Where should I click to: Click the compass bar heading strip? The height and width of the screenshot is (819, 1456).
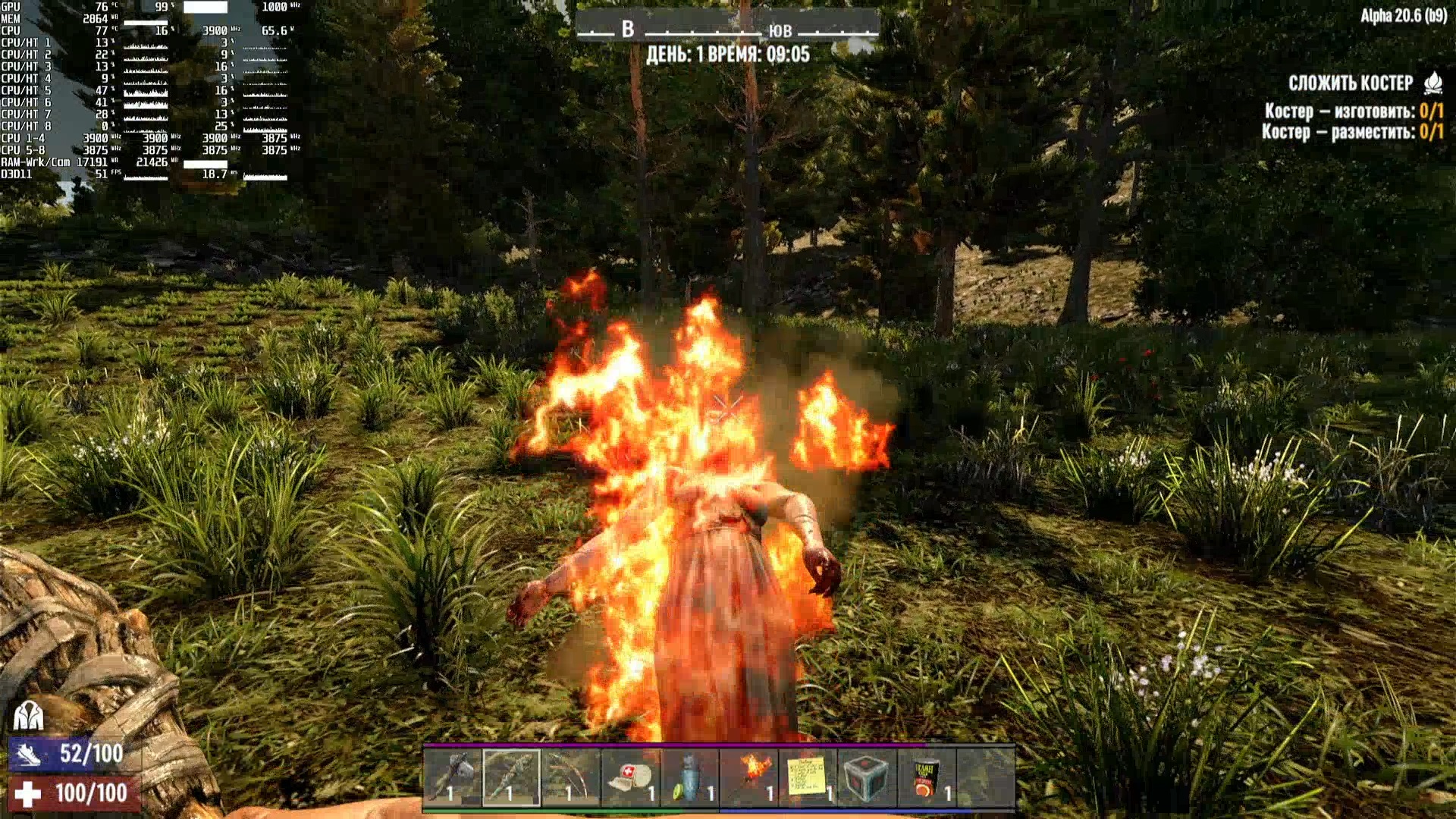tap(728, 30)
